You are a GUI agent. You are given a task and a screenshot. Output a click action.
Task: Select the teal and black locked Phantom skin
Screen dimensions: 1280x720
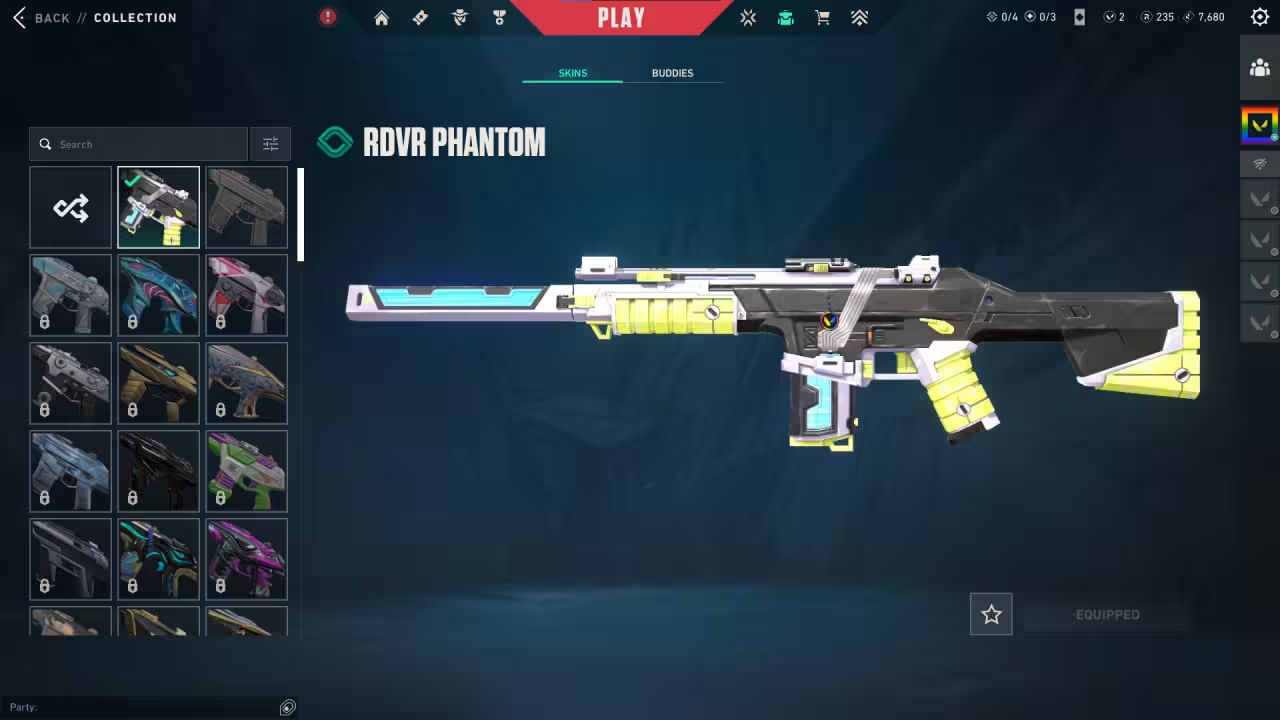coord(158,559)
